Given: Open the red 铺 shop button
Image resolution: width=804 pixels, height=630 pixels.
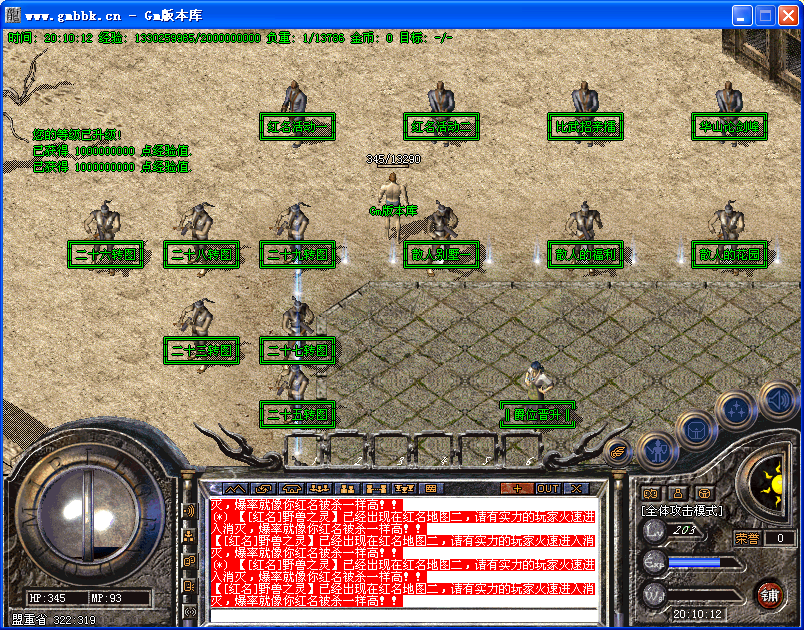Looking at the screenshot, I should click(x=768, y=595).
